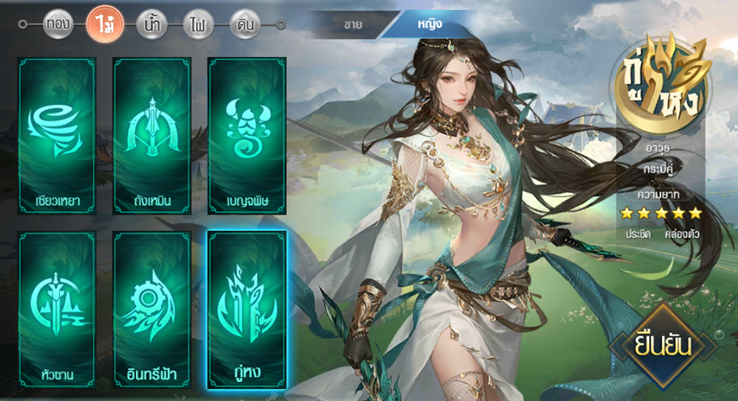
Task: Switch to the ไม้ (wood) element tab
Action: click(103, 24)
